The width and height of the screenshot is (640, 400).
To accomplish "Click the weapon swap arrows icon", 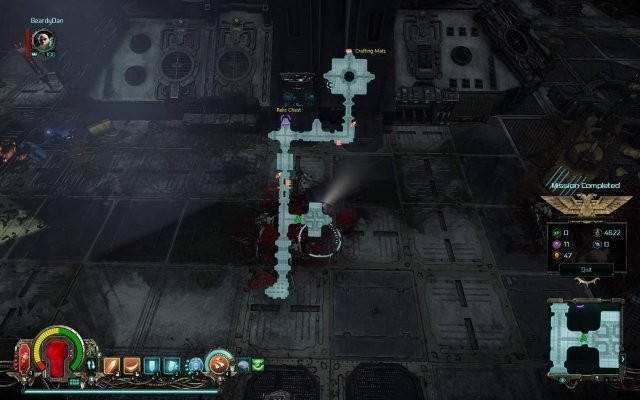I will pos(92,366).
